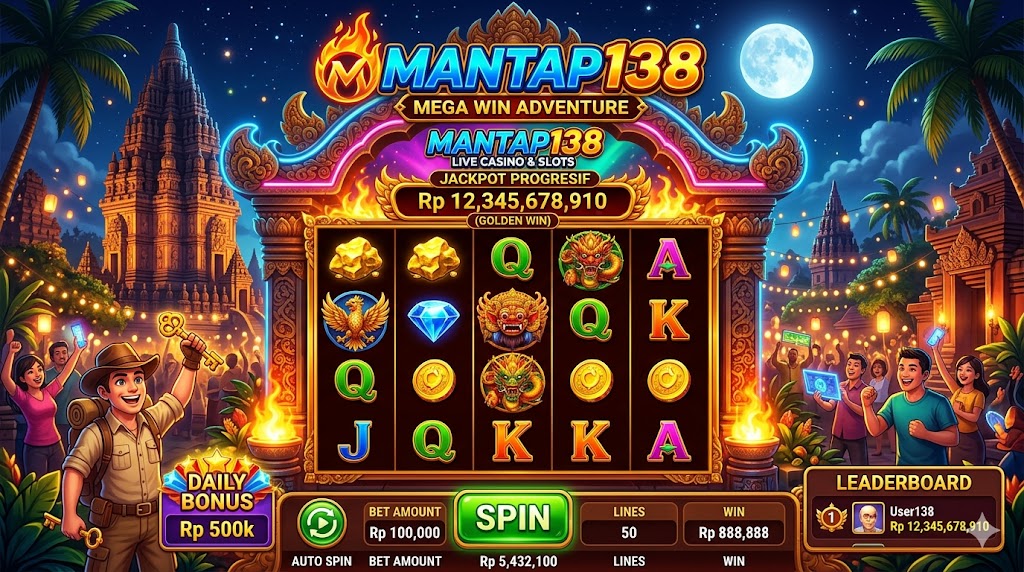The image size is (1024, 572).
Task: Activate the Auto Spin button
Action: tap(322, 522)
